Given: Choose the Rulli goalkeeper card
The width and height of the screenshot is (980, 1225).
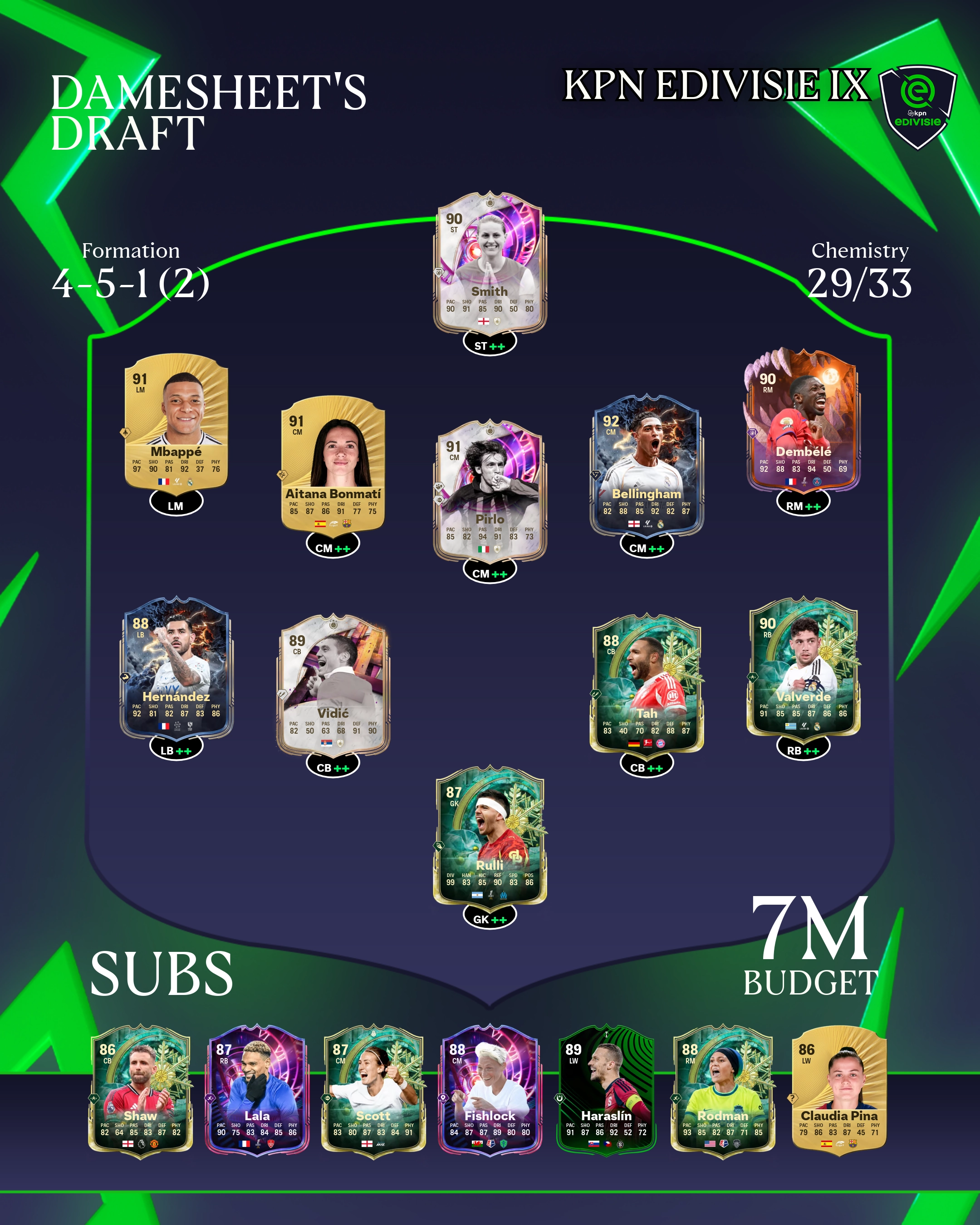Looking at the screenshot, I should pyautogui.click(x=490, y=835).
